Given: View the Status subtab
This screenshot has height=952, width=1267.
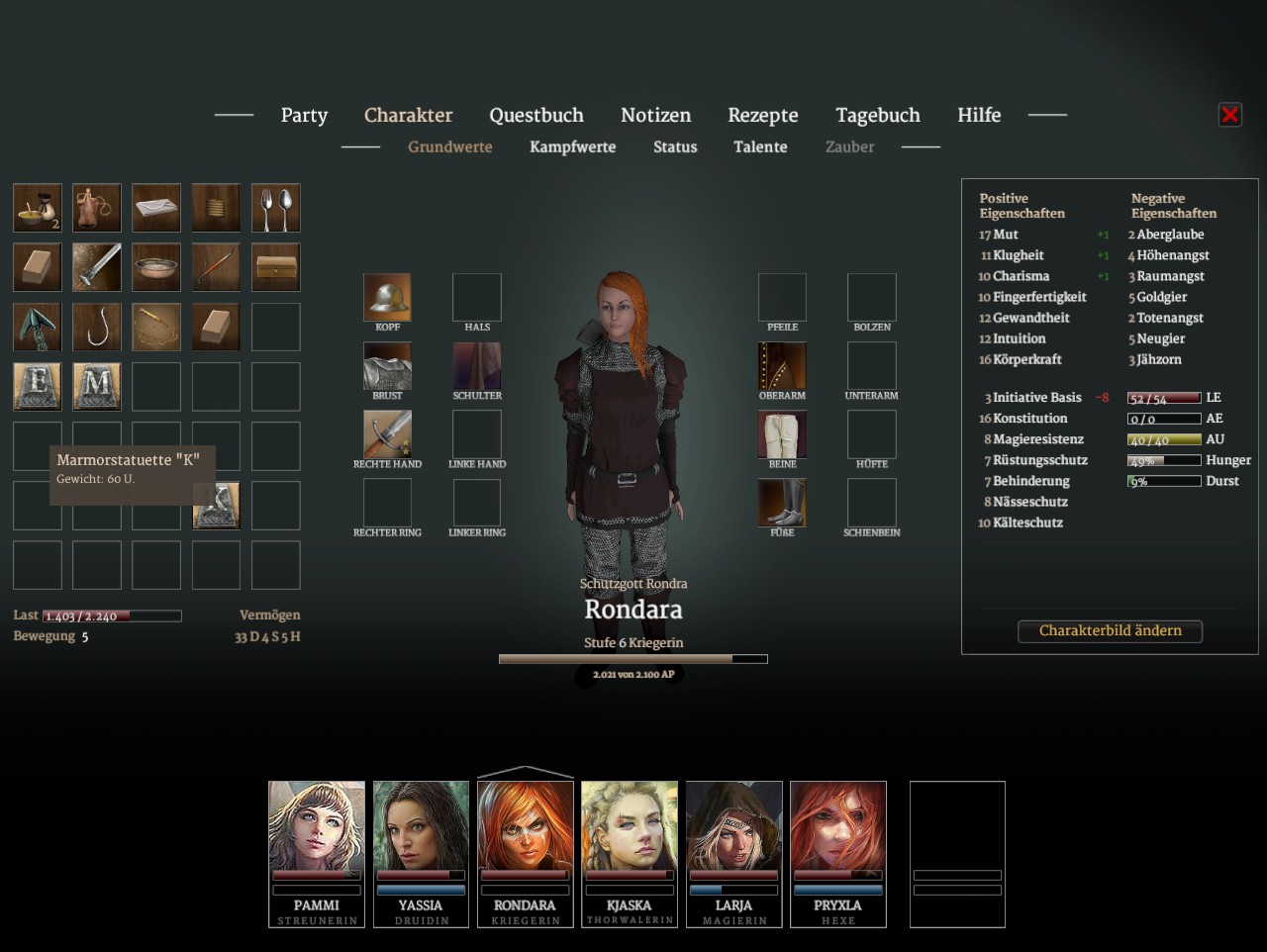Looking at the screenshot, I should point(675,146).
